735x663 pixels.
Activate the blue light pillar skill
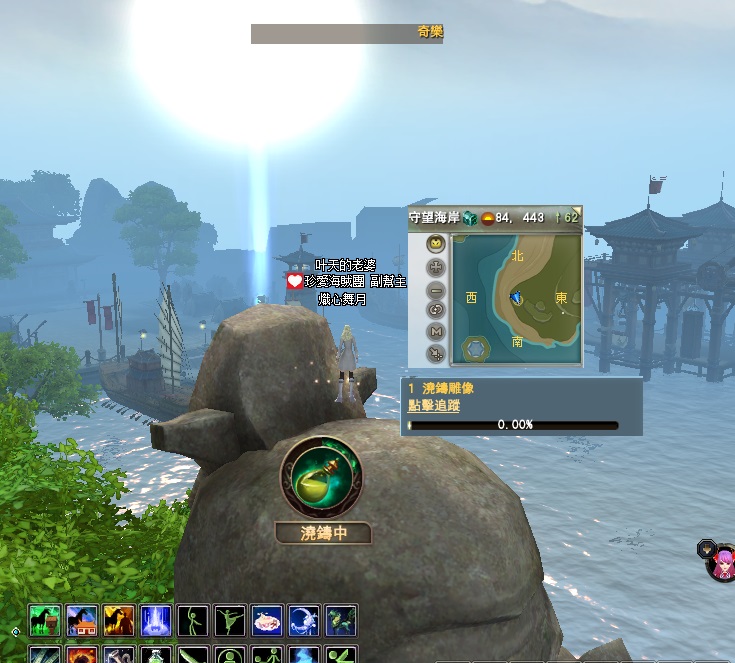click(156, 621)
